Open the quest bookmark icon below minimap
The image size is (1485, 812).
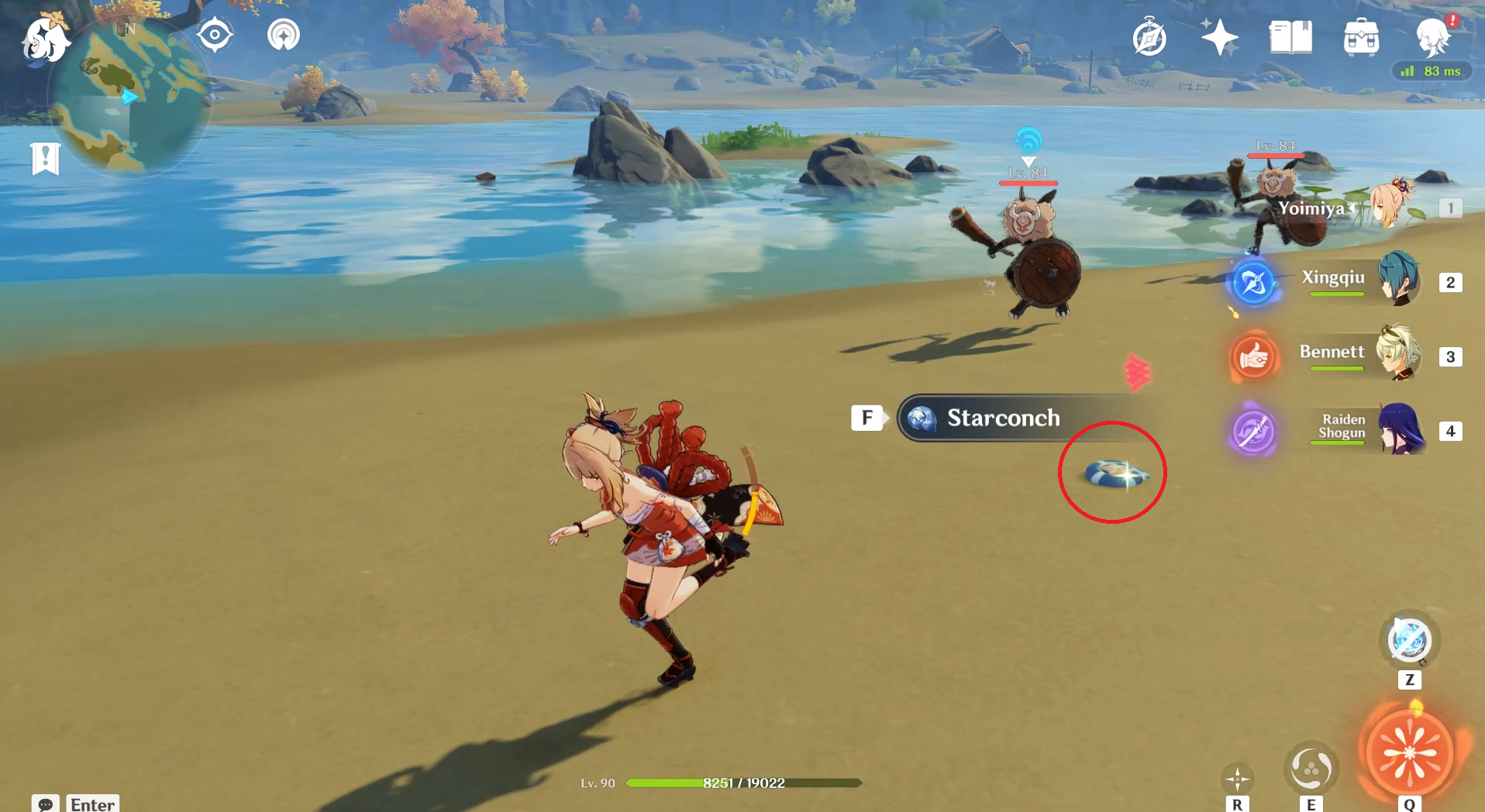pyautogui.click(x=47, y=157)
